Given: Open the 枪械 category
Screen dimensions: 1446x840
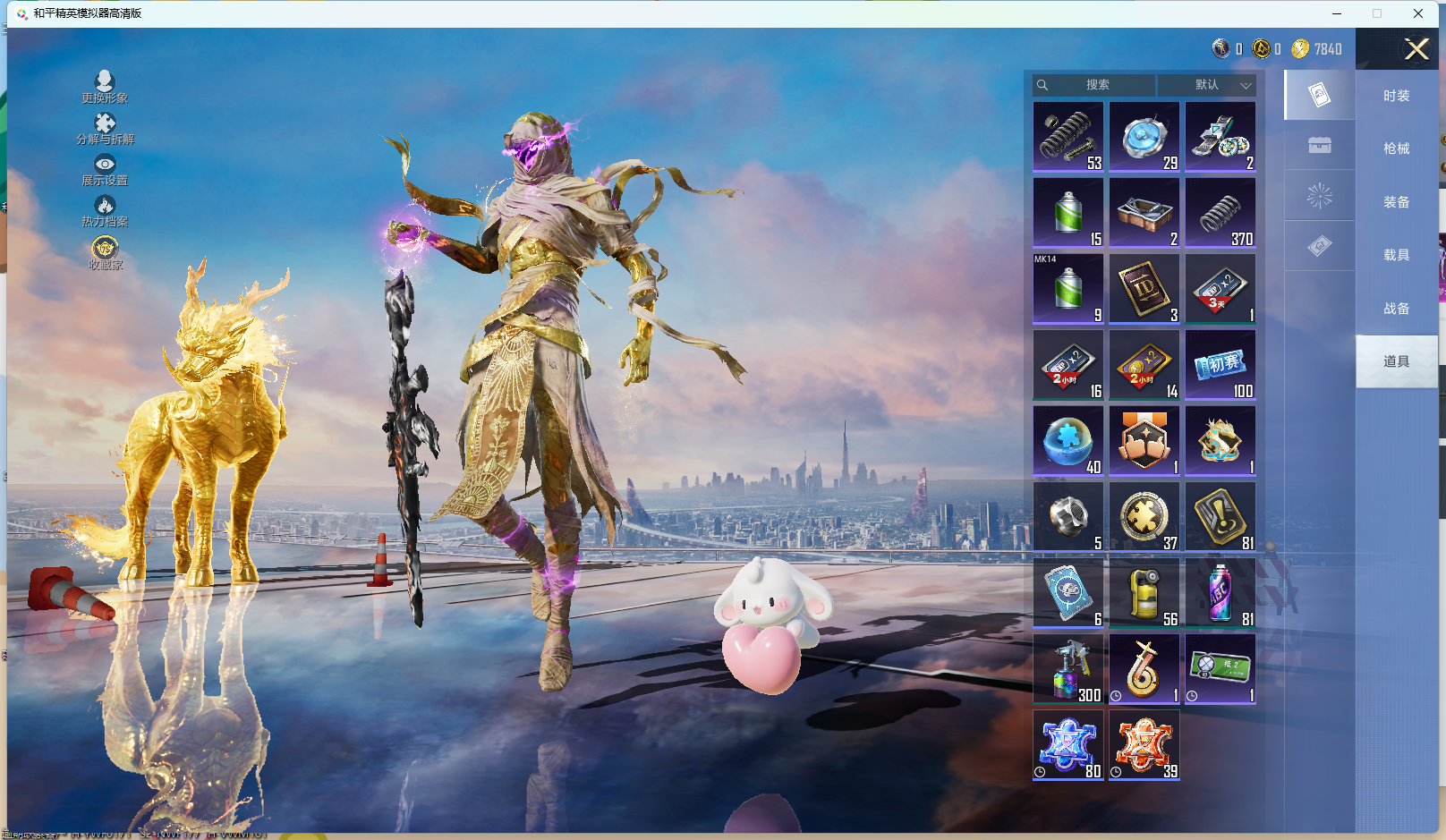Looking at the screenshot, I should (x=1396, y=148).
